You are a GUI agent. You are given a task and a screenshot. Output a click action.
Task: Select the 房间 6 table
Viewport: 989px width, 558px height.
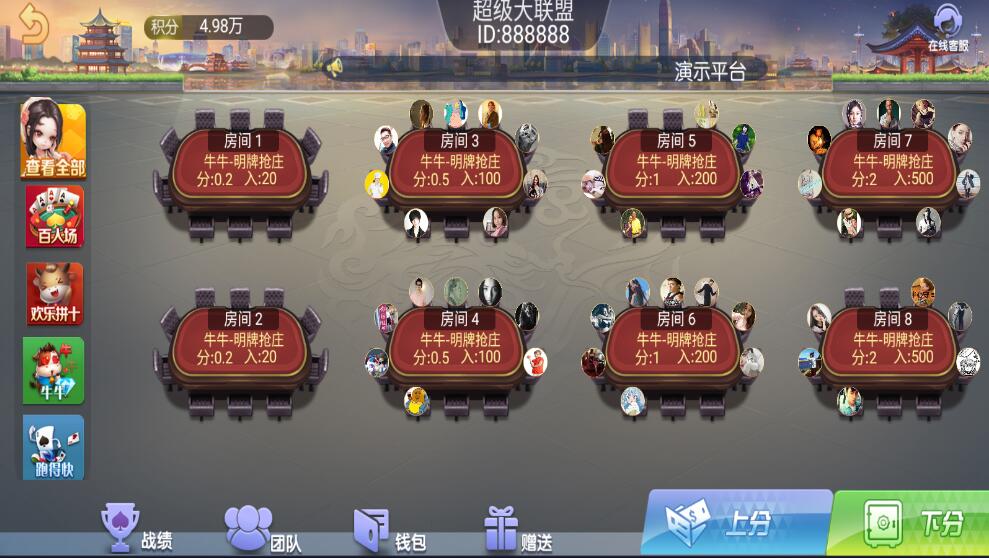pos(675,346)
